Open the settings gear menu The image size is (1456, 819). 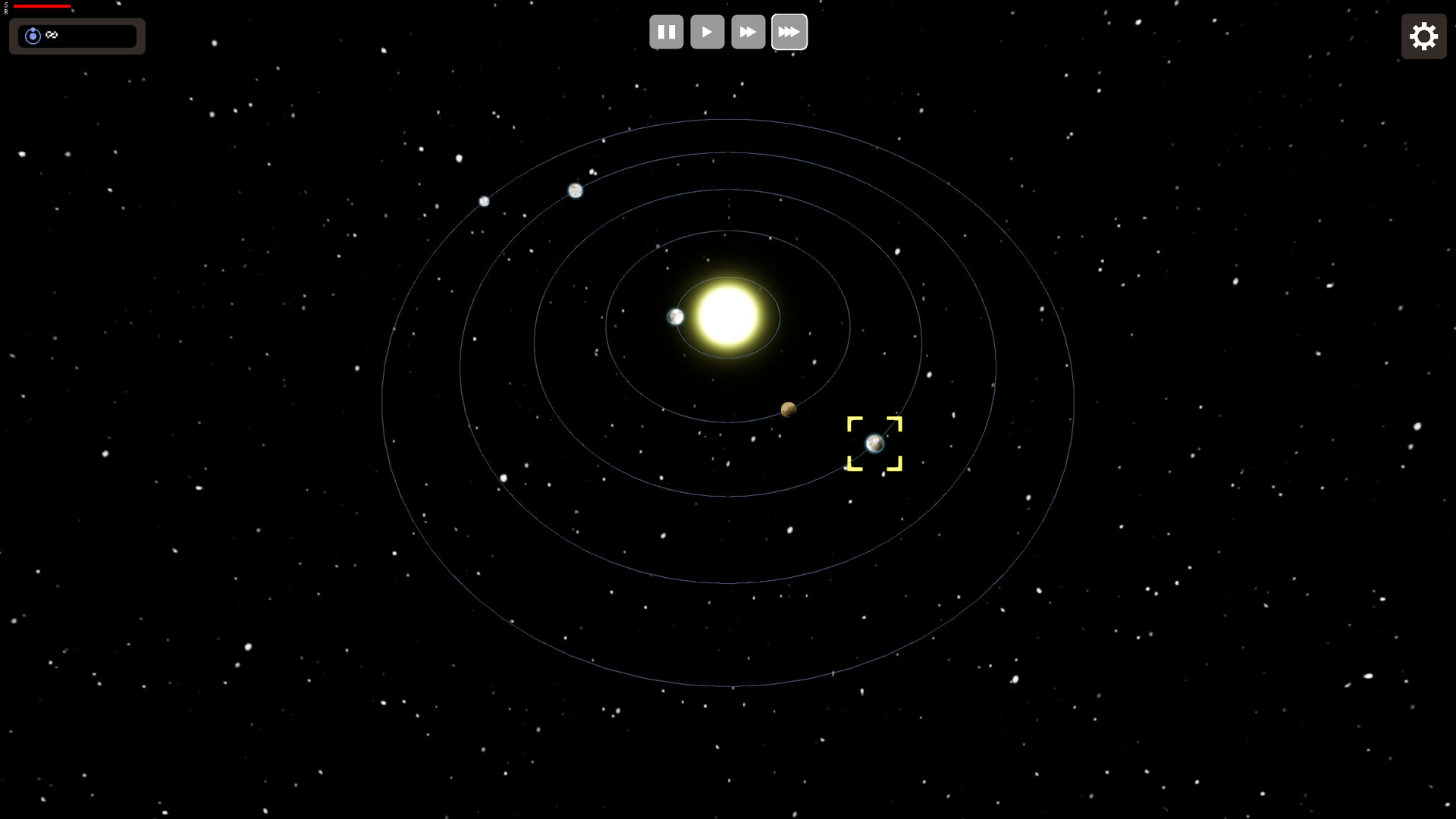pos(1423,36)
